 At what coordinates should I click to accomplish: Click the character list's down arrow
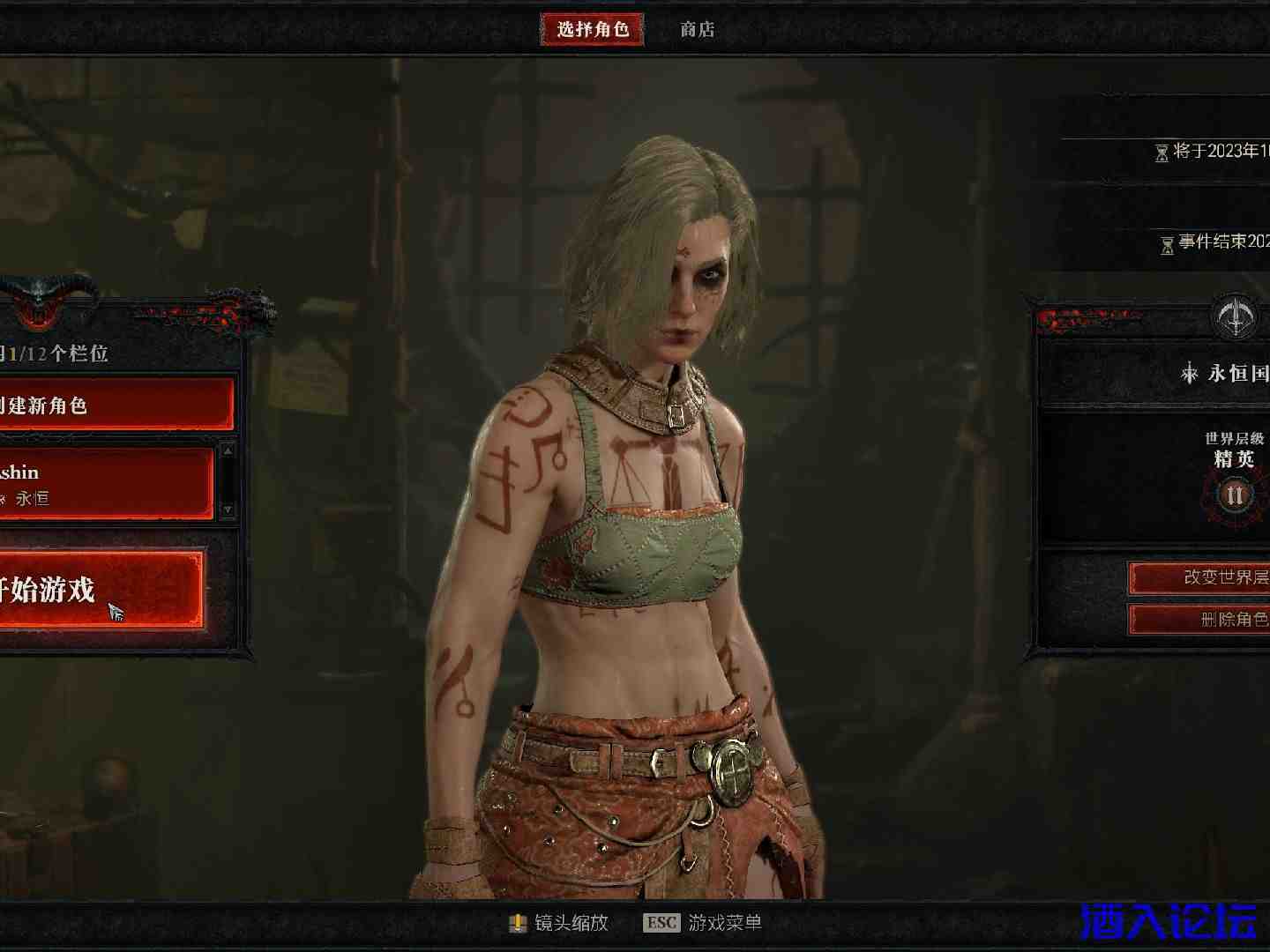click(228, 509)
